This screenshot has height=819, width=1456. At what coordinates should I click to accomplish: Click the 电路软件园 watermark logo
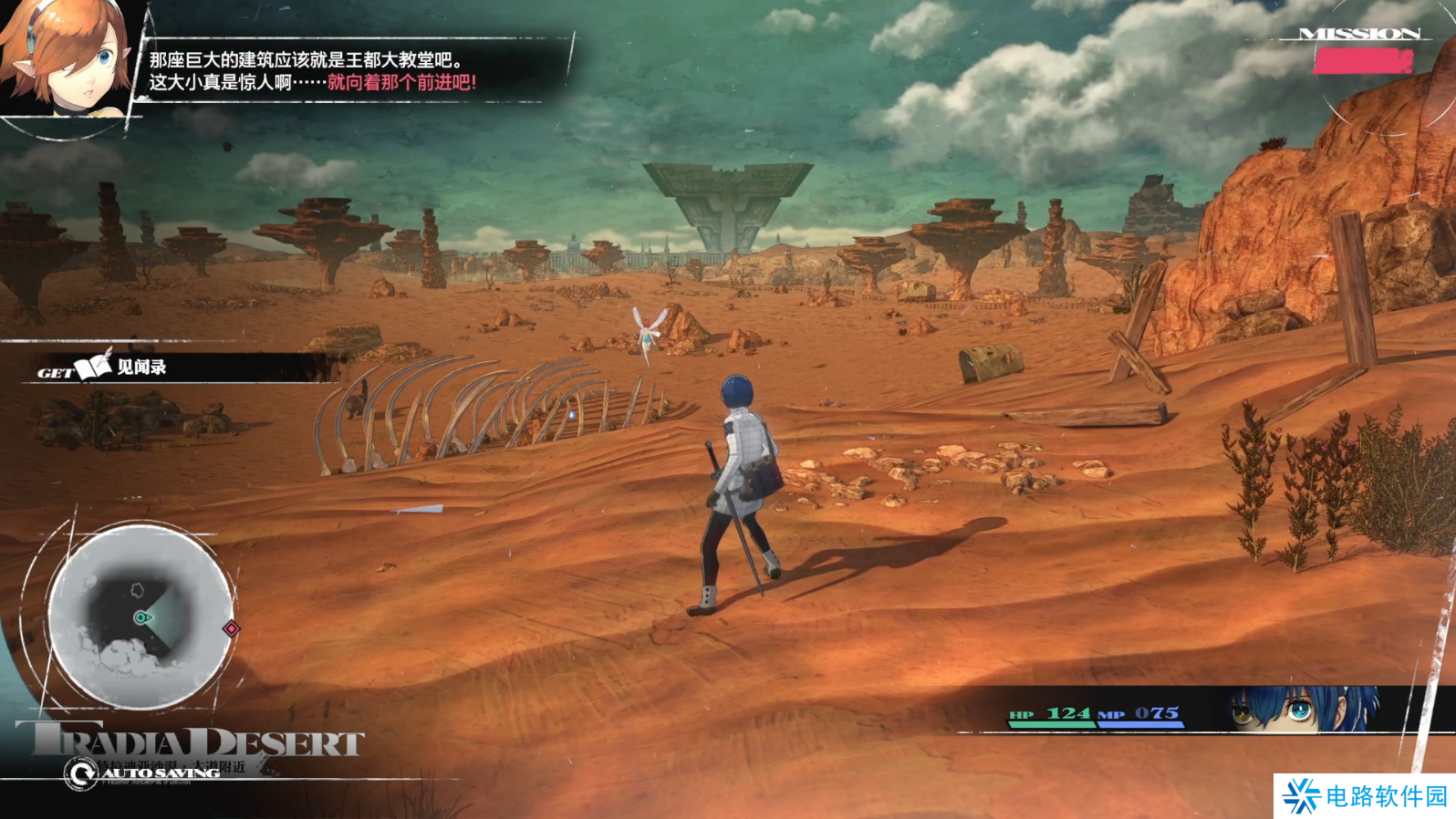1364,796
